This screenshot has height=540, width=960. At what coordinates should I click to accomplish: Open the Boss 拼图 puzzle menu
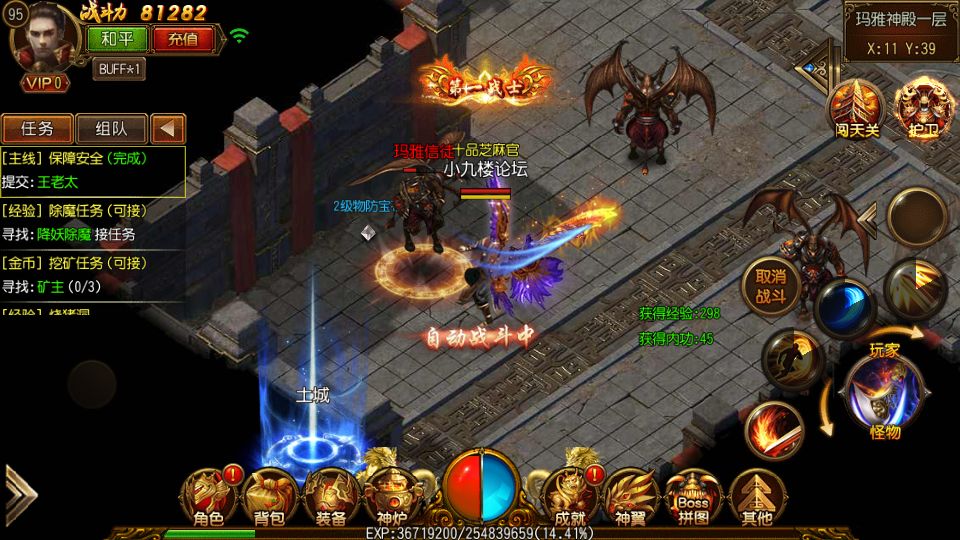point(692,497)
